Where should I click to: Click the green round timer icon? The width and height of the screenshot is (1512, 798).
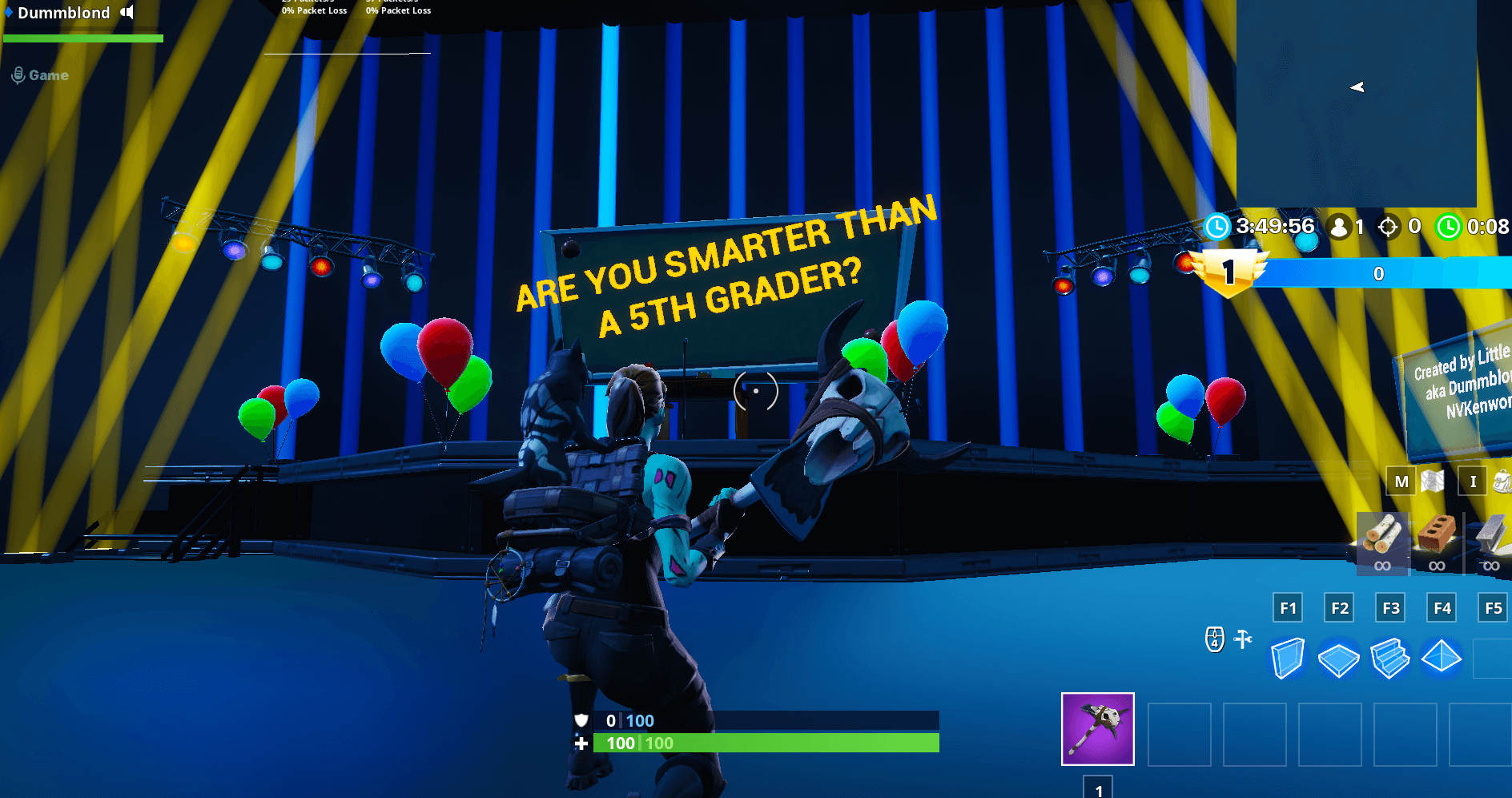coord(1448,227)
